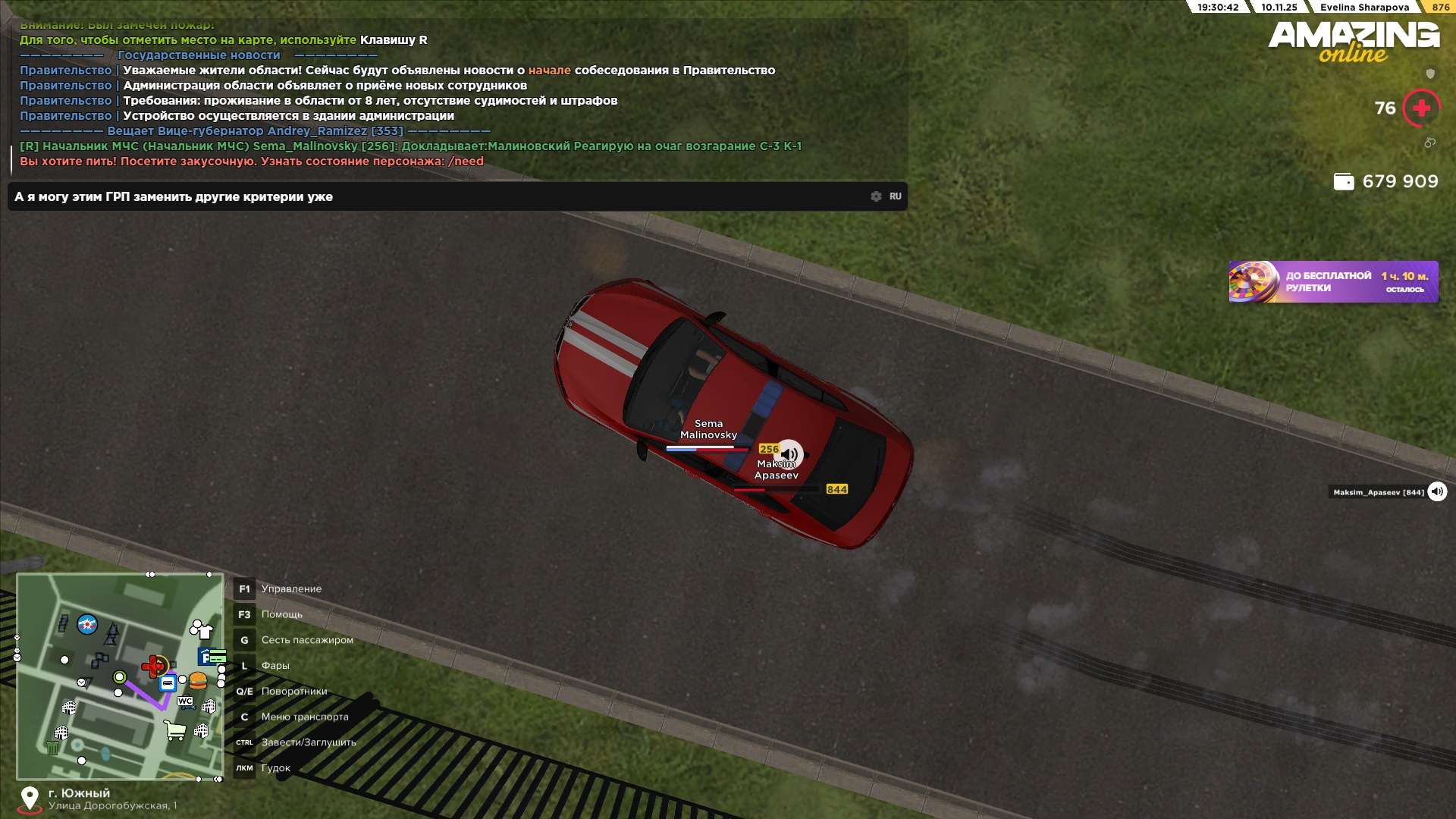
Task: Click the chat message input field
Action: coord(440,196)
